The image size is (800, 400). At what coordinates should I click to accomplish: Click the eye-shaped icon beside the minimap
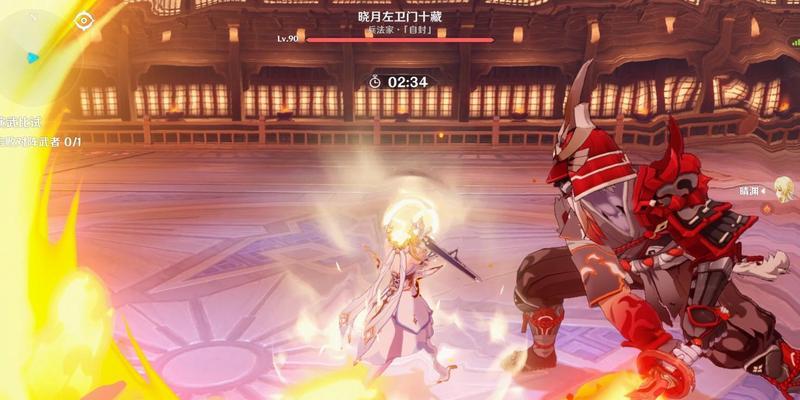[x=83, y=19]
